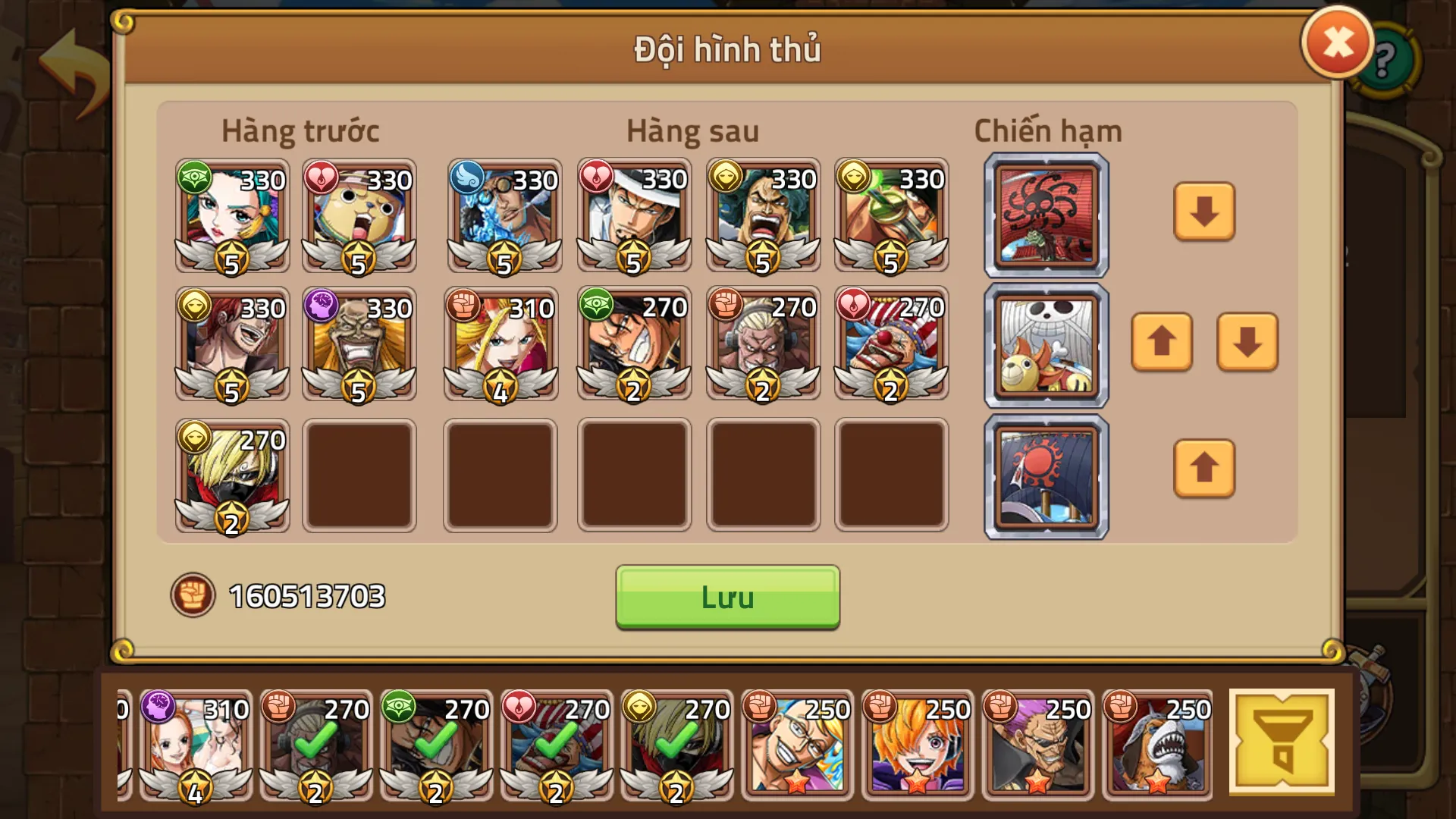Deselect the checked red-heart 270 hero in the roster

point(557,747)
